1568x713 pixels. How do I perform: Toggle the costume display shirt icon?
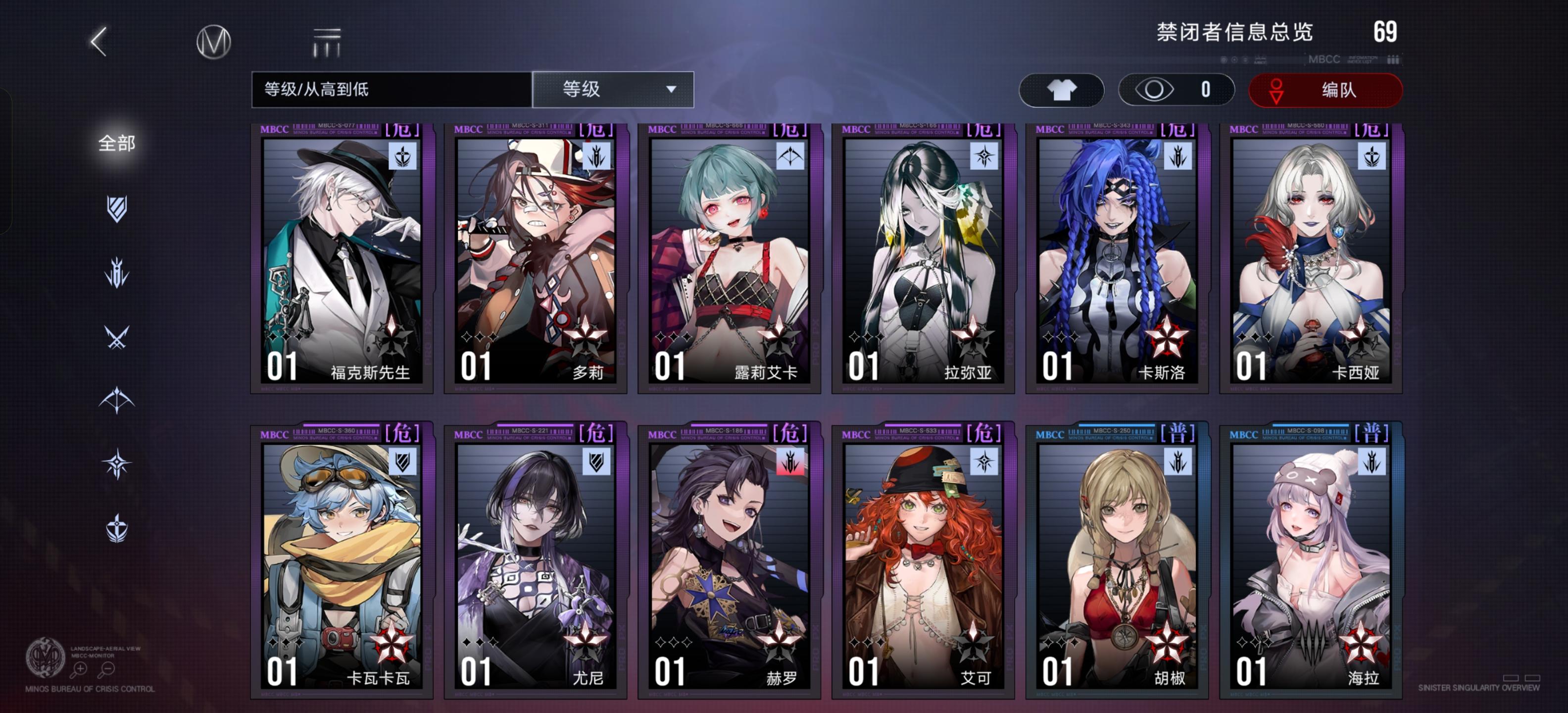[x=1062, y=89]
